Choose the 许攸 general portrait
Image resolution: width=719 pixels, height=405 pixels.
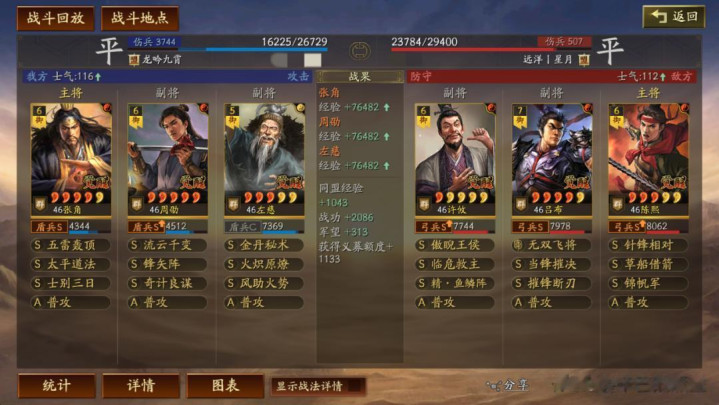pos(455,158)
